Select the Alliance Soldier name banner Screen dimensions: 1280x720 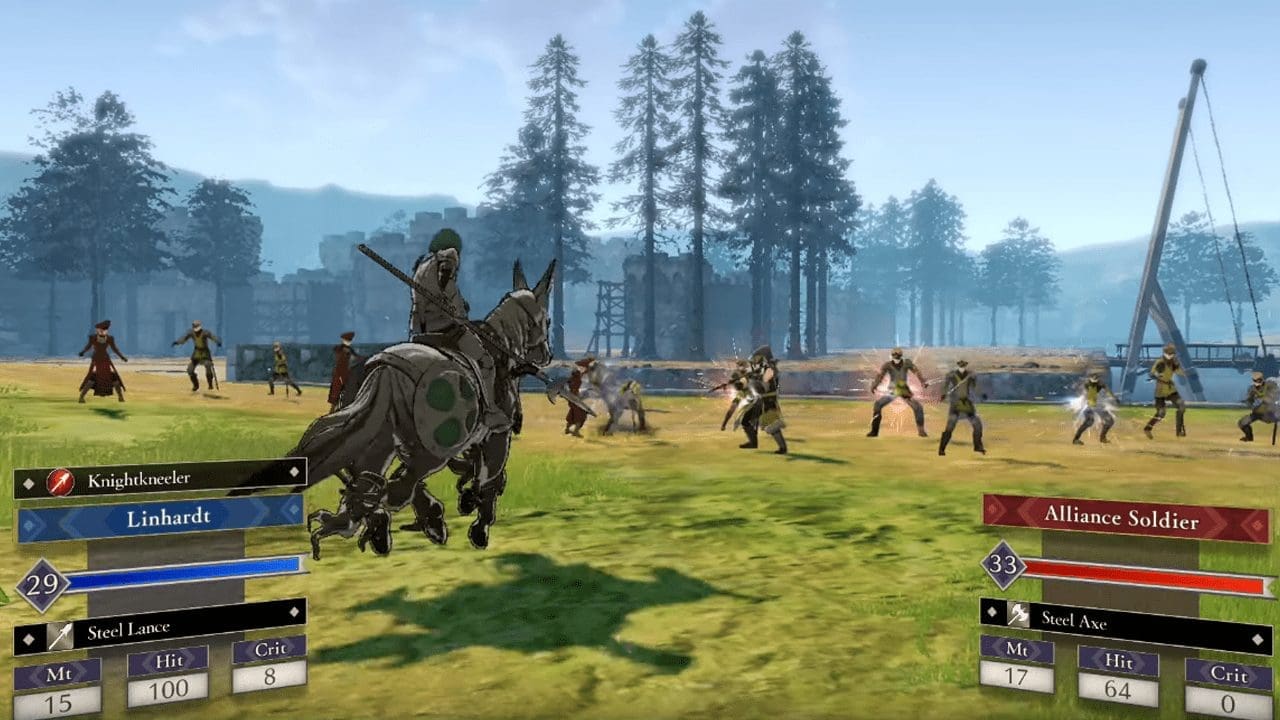coord(1120,516)
